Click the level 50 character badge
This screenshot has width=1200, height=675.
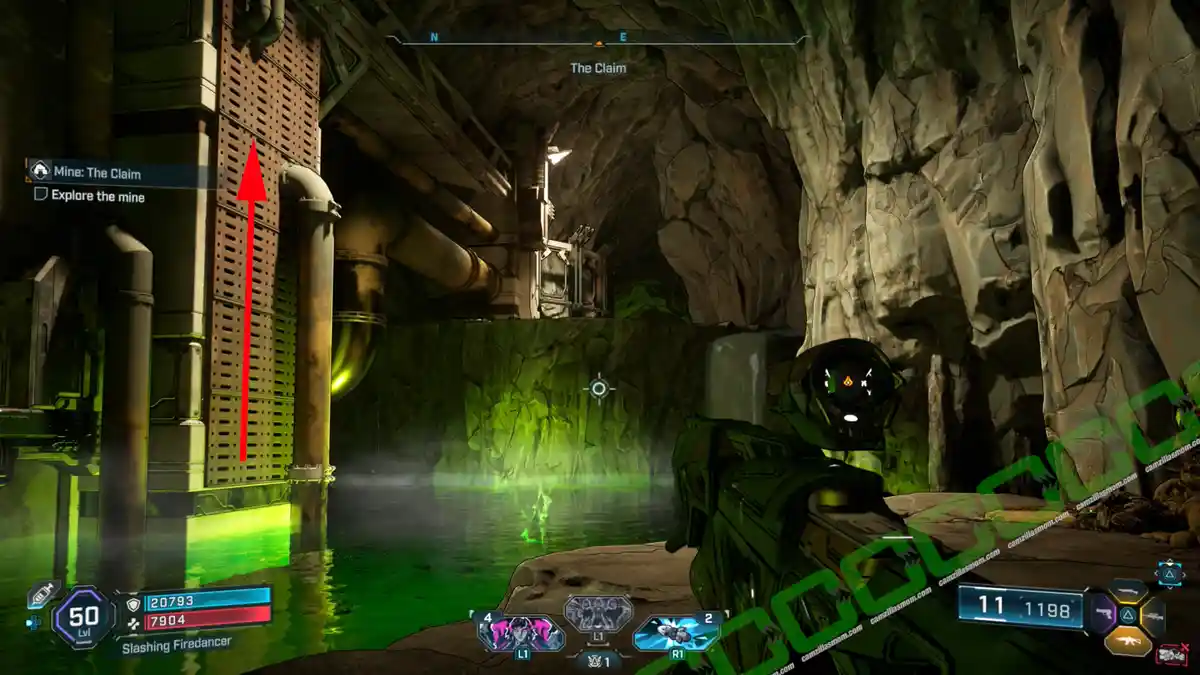tap(84, 617)
